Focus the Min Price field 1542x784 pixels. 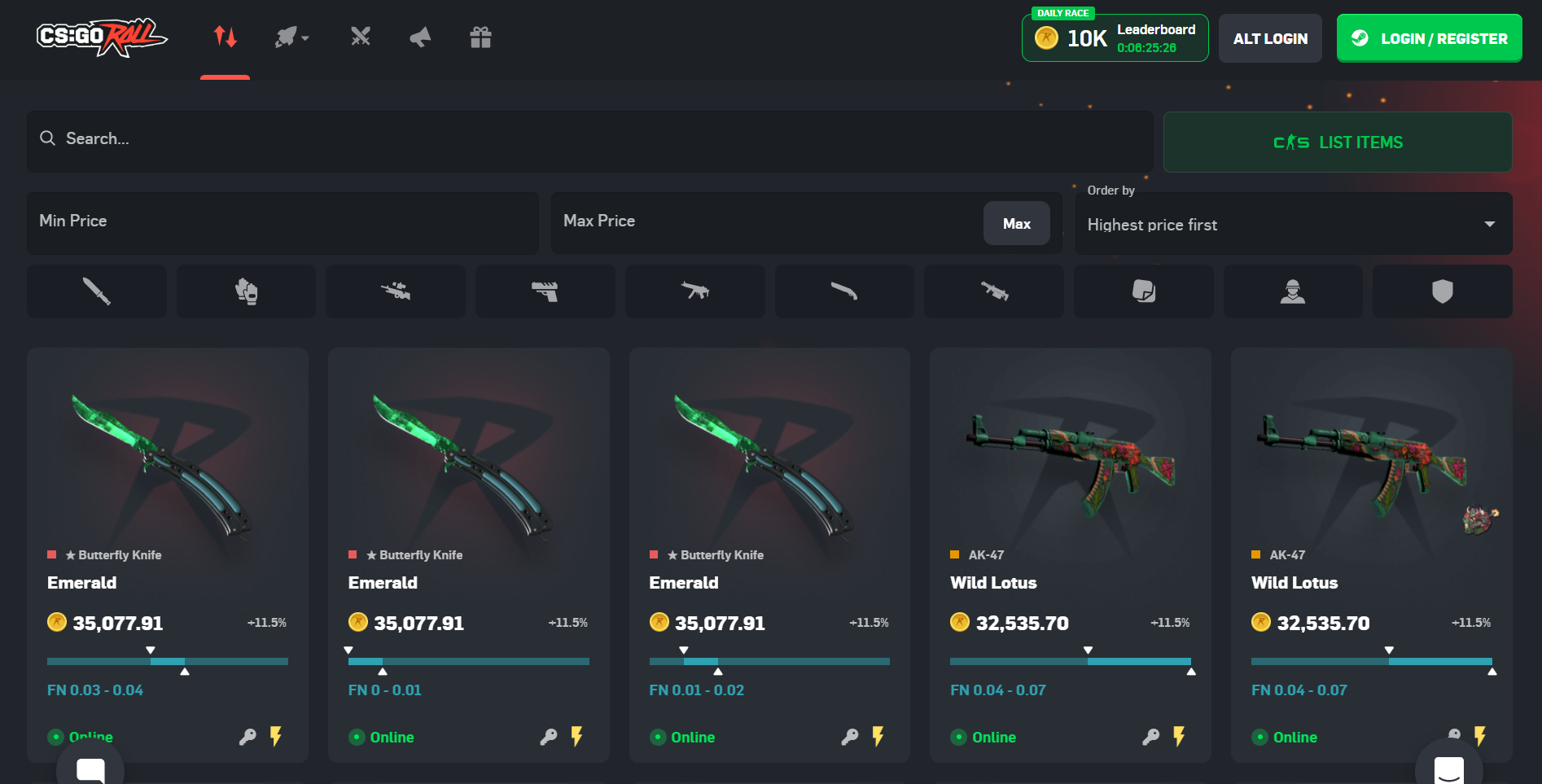[283, 221]
